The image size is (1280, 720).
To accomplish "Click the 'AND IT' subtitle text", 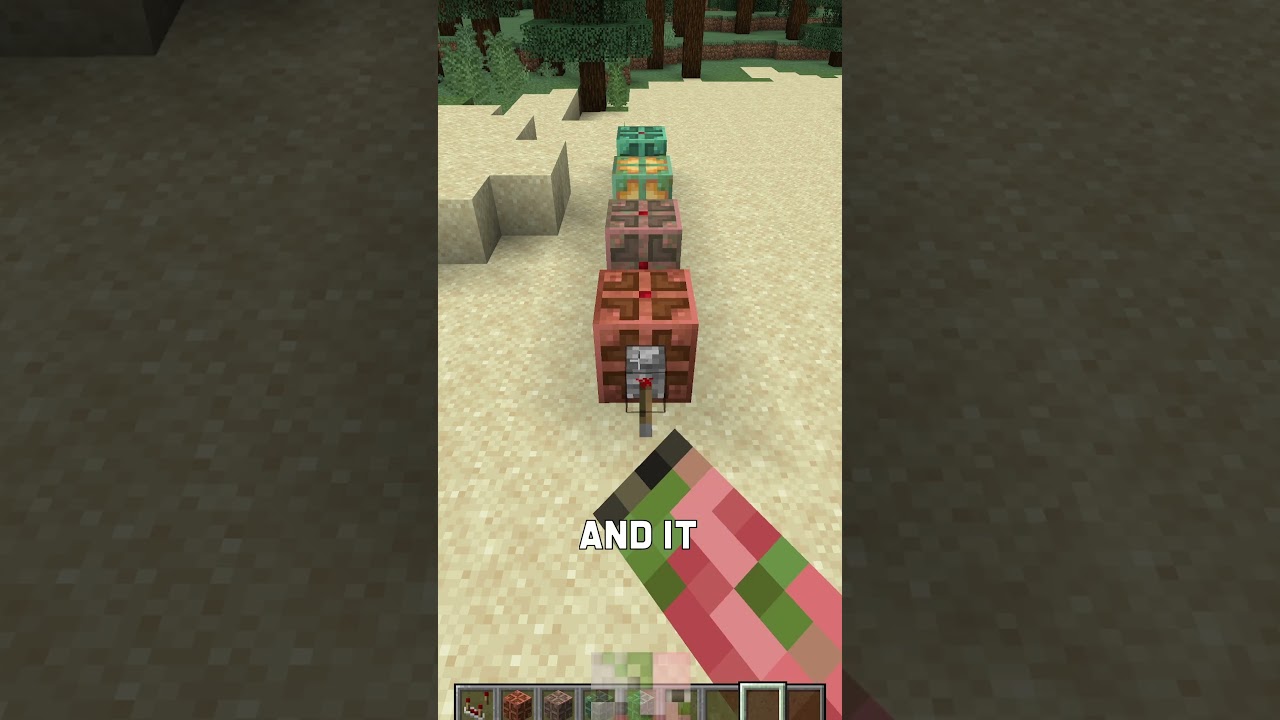I will pos(637,536).
